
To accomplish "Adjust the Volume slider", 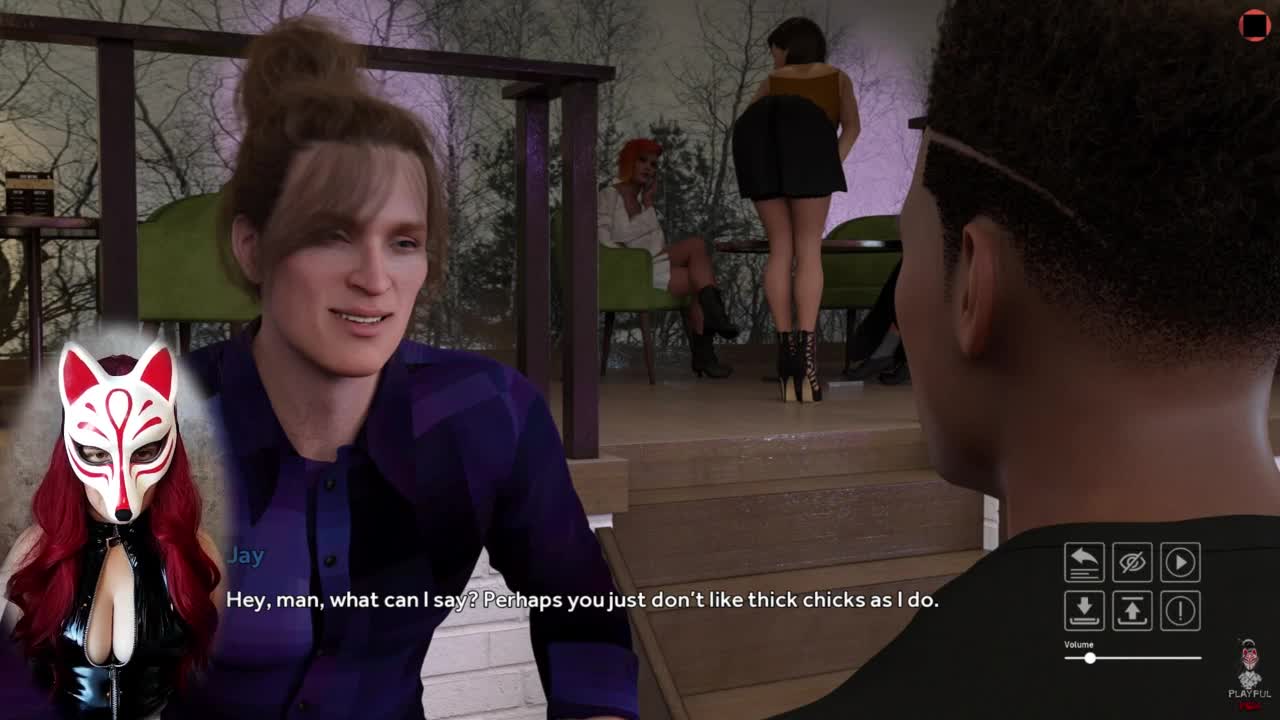I will point(1090,658).
